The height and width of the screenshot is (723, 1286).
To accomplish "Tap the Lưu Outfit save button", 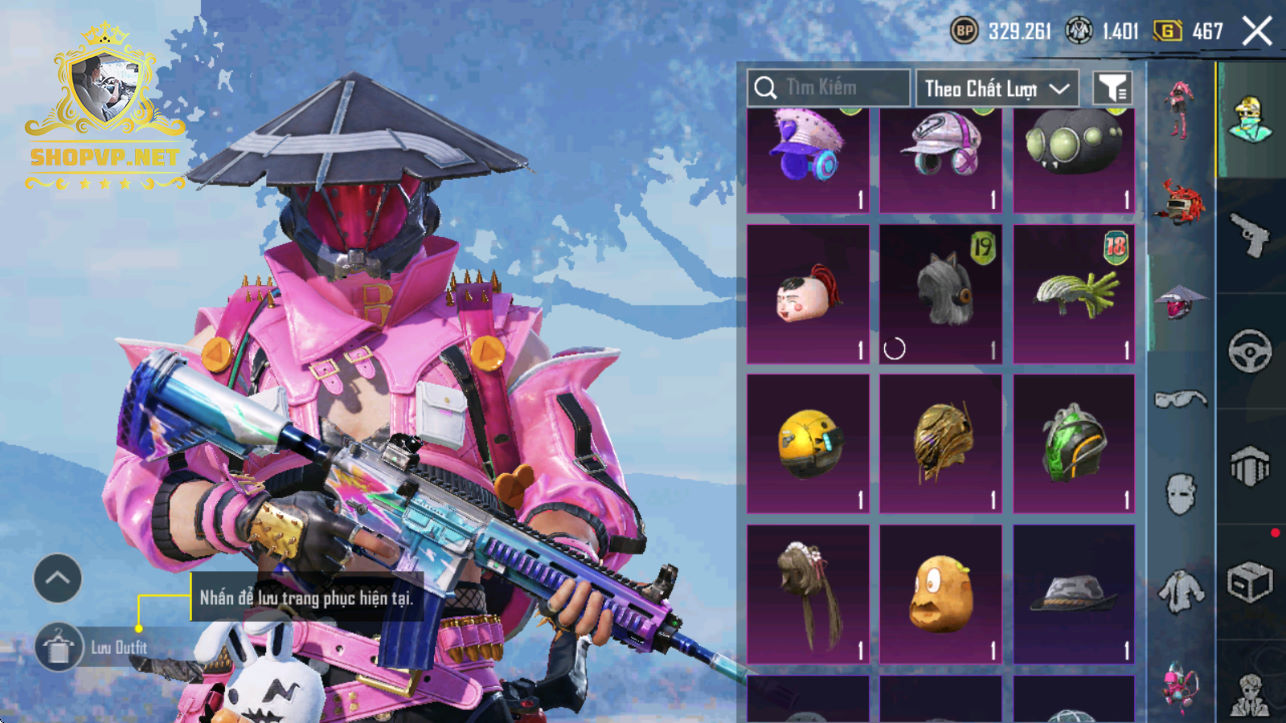I will (x=59, y=647).
